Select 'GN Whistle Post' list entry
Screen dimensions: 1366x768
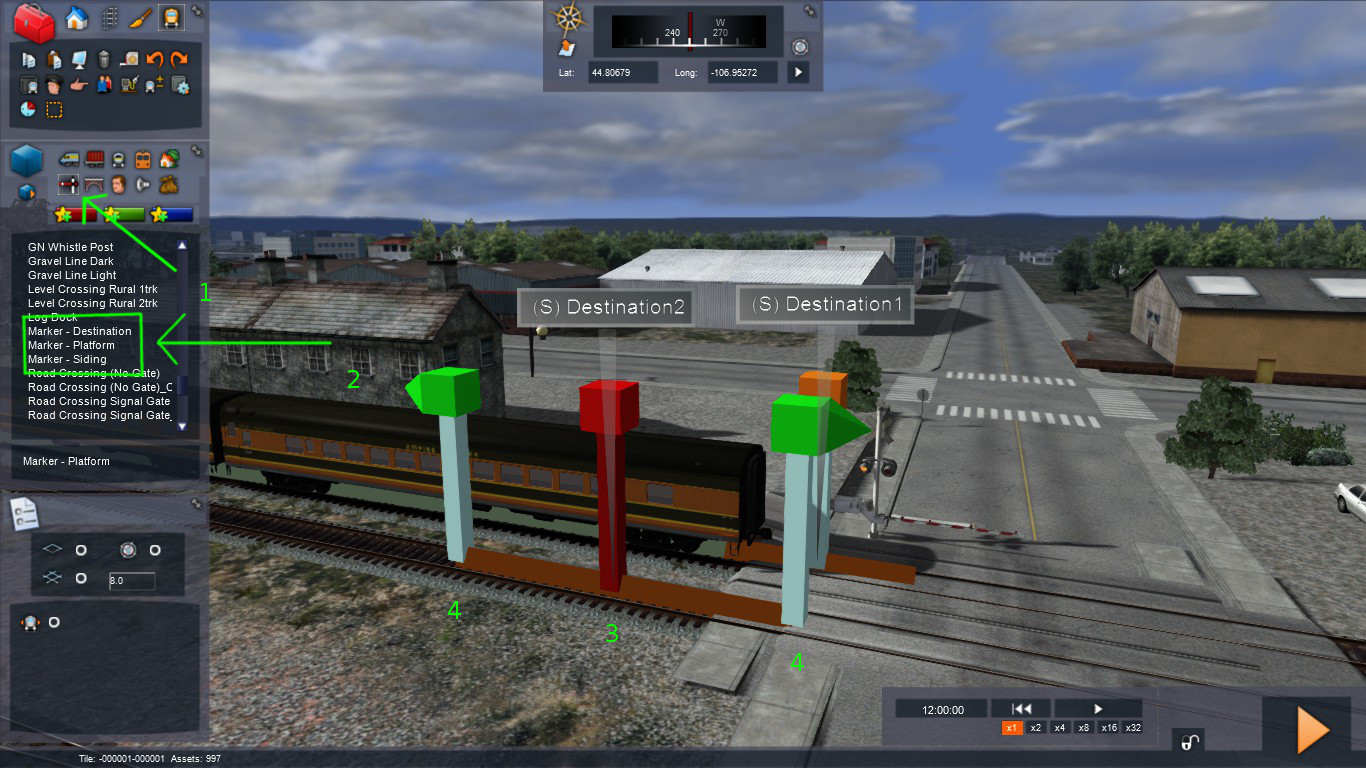tap(70, 247)
